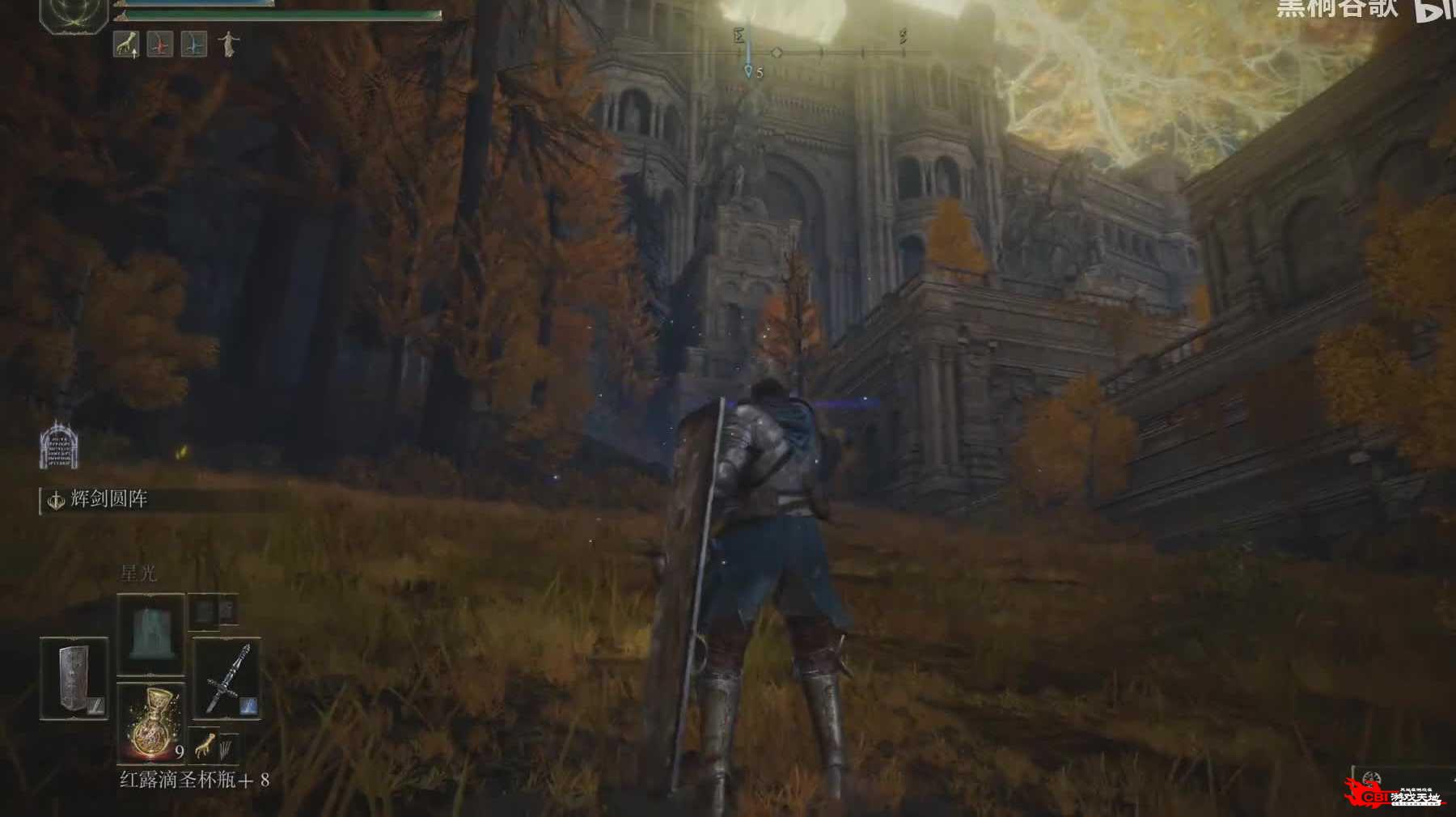Select the sword right-hand armament slot
Screen dimensions: 1456x817
226,678
